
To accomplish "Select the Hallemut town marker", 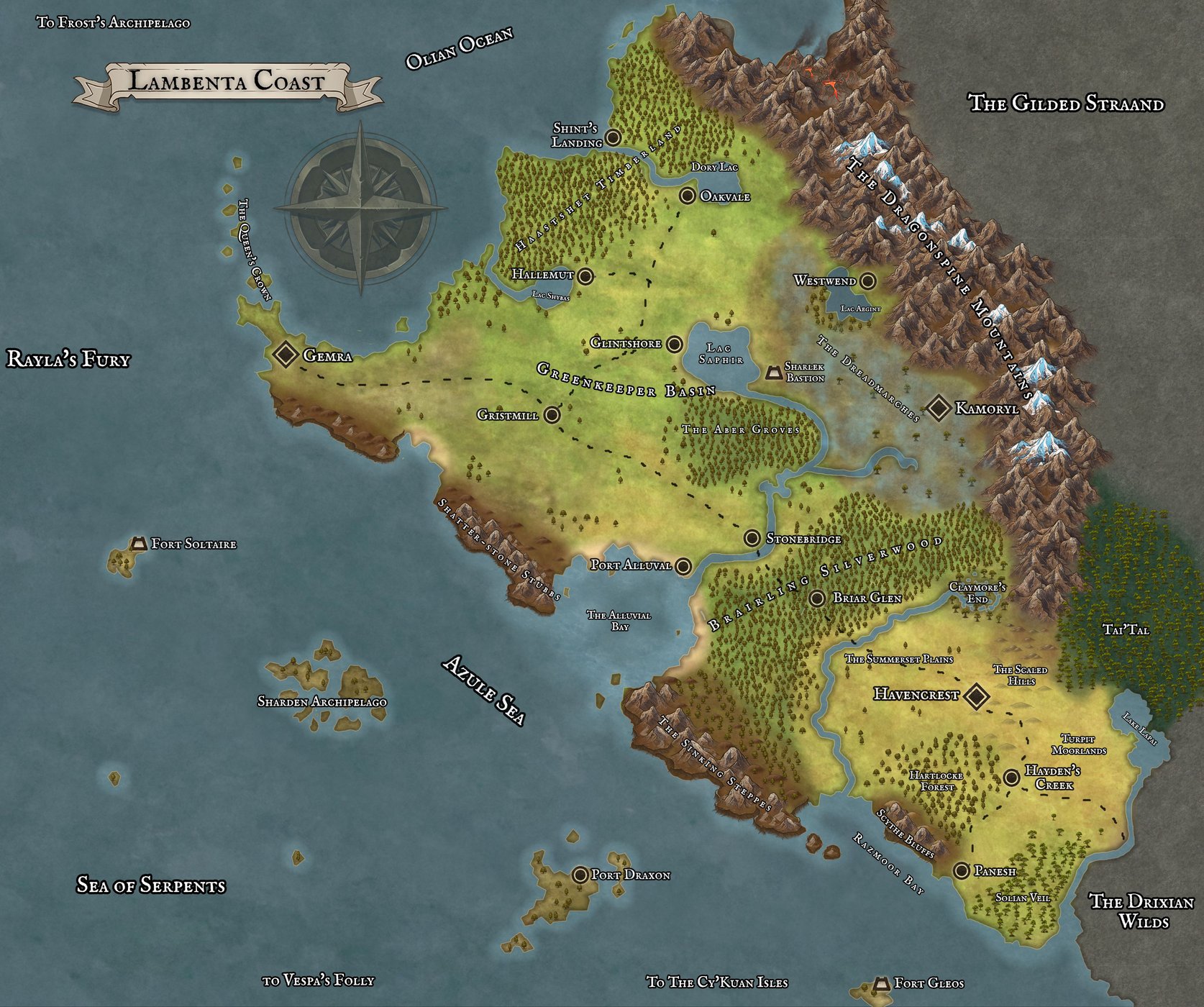I will point(585,275).
